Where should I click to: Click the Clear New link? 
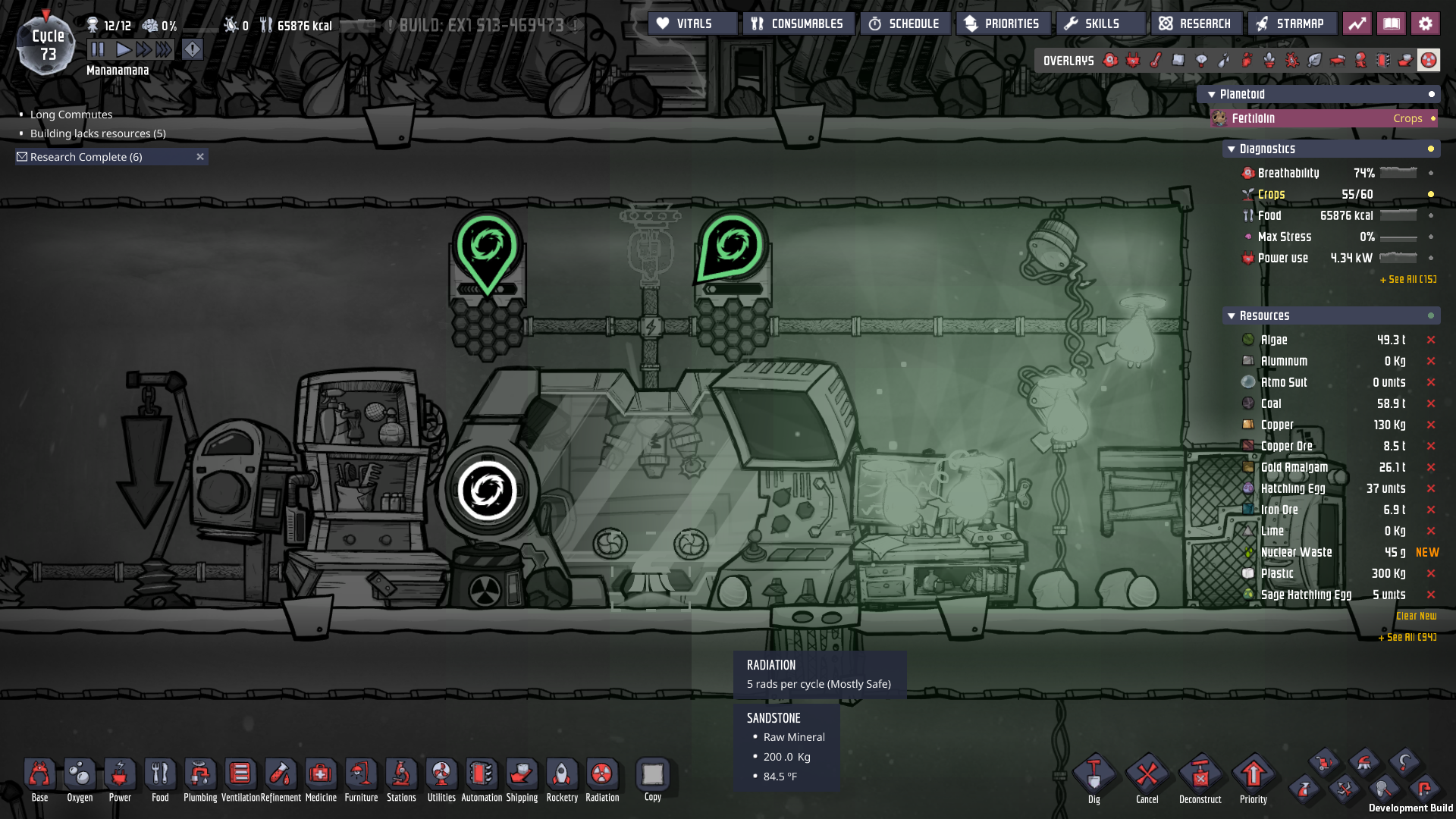[x=1415, y=616]
